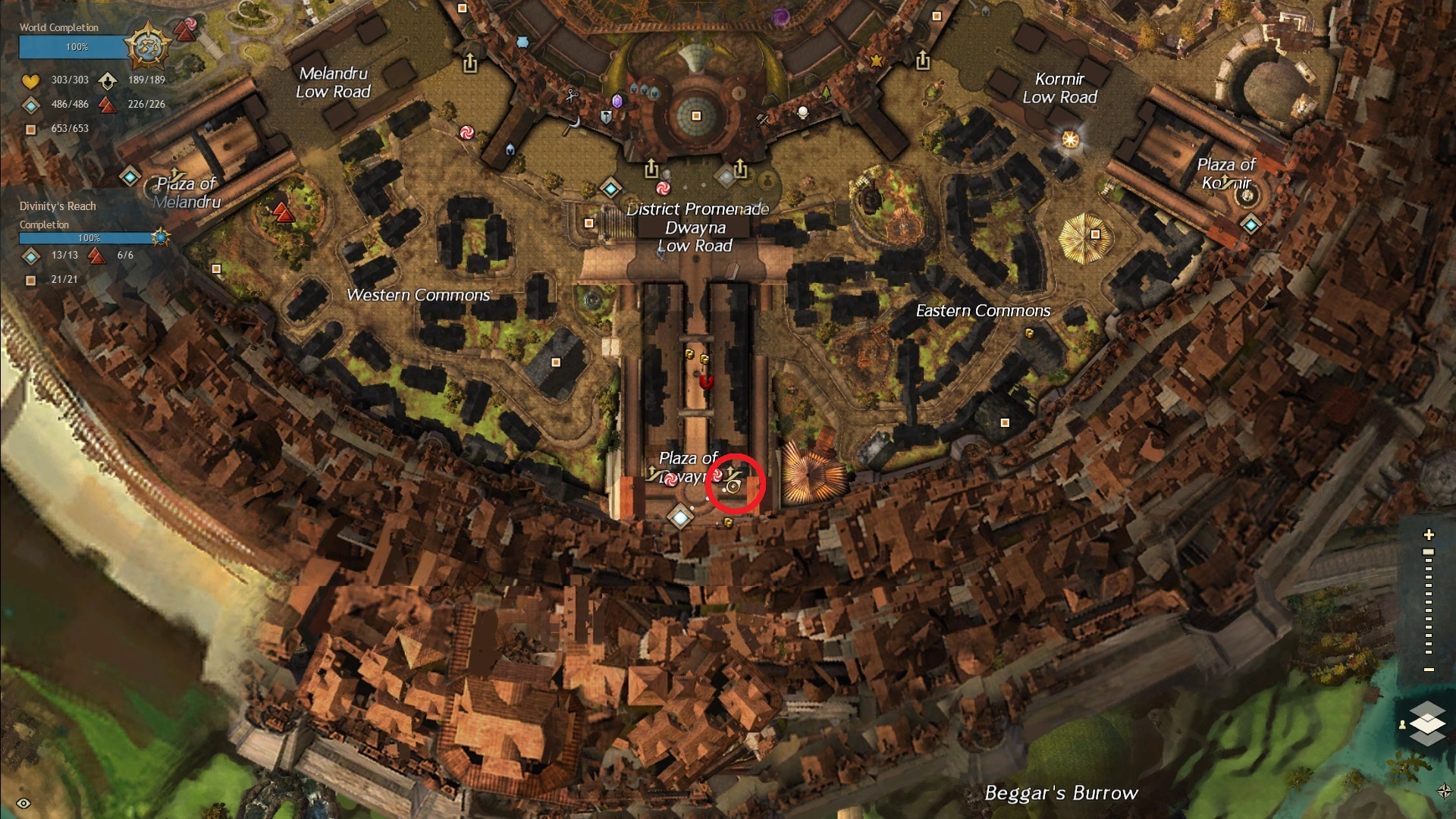Click the crossed hammers crafting station icon

click(763, 119)
